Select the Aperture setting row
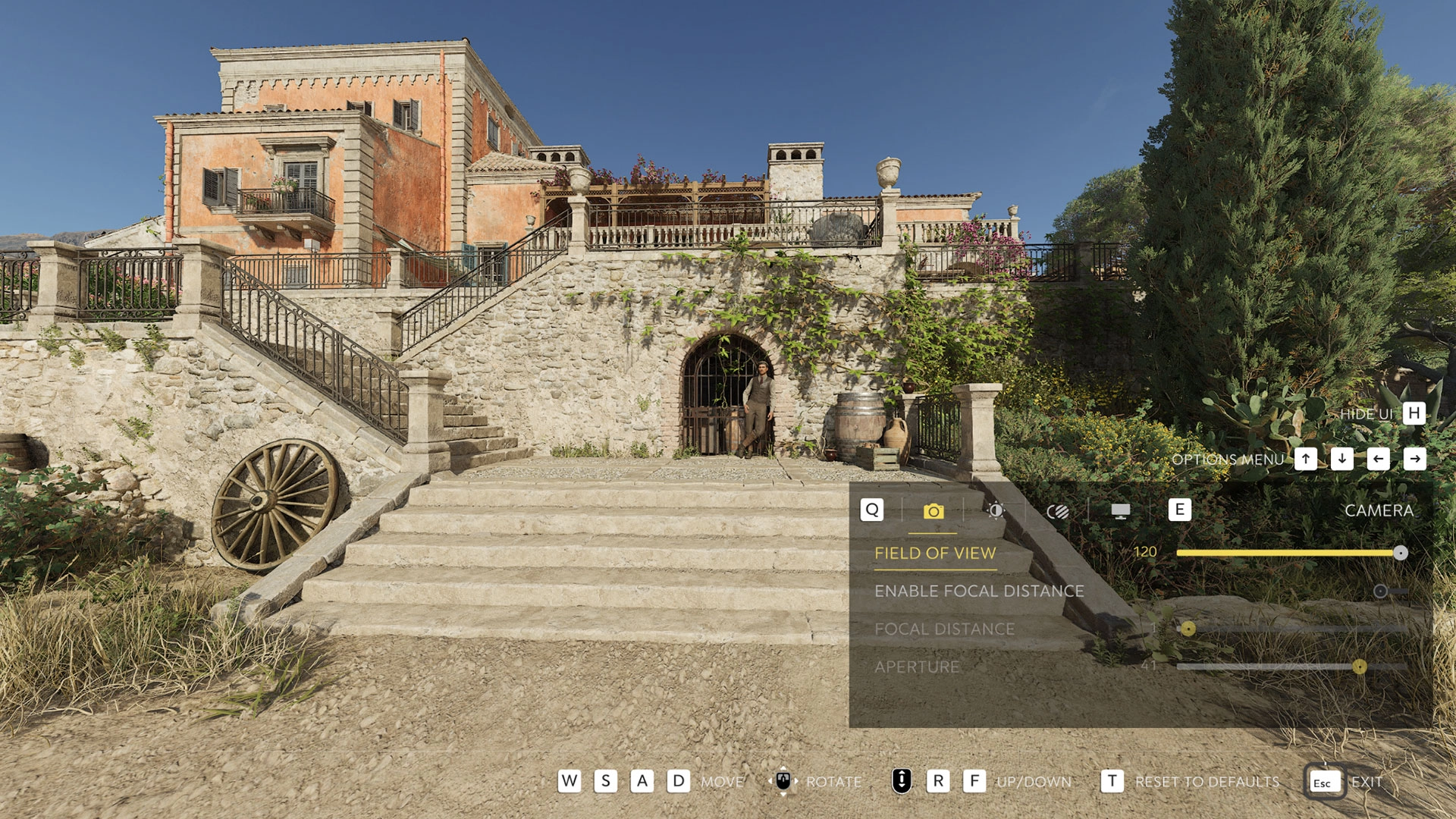Screen dimensions: 1456x819 pyautogui.click(x=916, y=667)
